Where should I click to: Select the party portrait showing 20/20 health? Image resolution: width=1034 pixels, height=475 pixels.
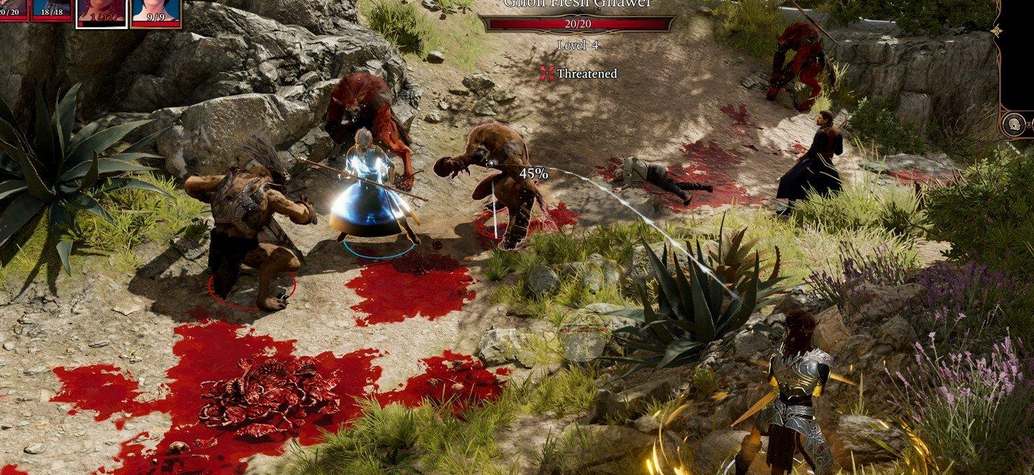pyautogui.click(x=12, y=9)
